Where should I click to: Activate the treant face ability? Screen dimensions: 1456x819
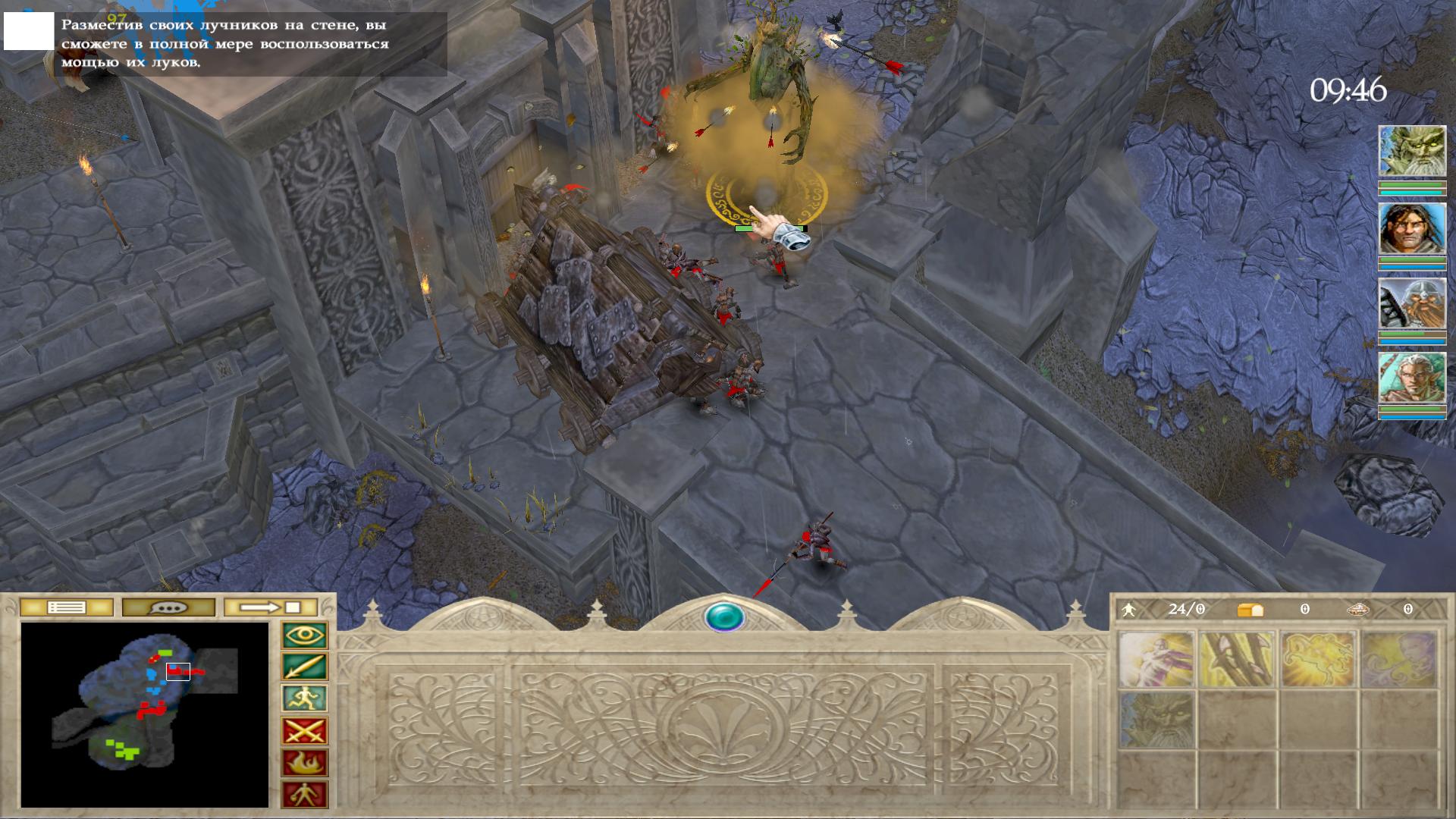[x=1156, y=720]
